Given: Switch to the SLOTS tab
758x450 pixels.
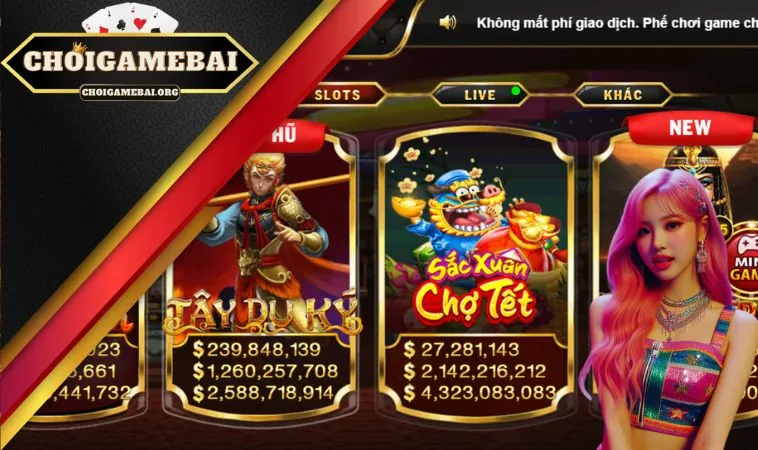Looking at the screenshot, I should [337, 95].
